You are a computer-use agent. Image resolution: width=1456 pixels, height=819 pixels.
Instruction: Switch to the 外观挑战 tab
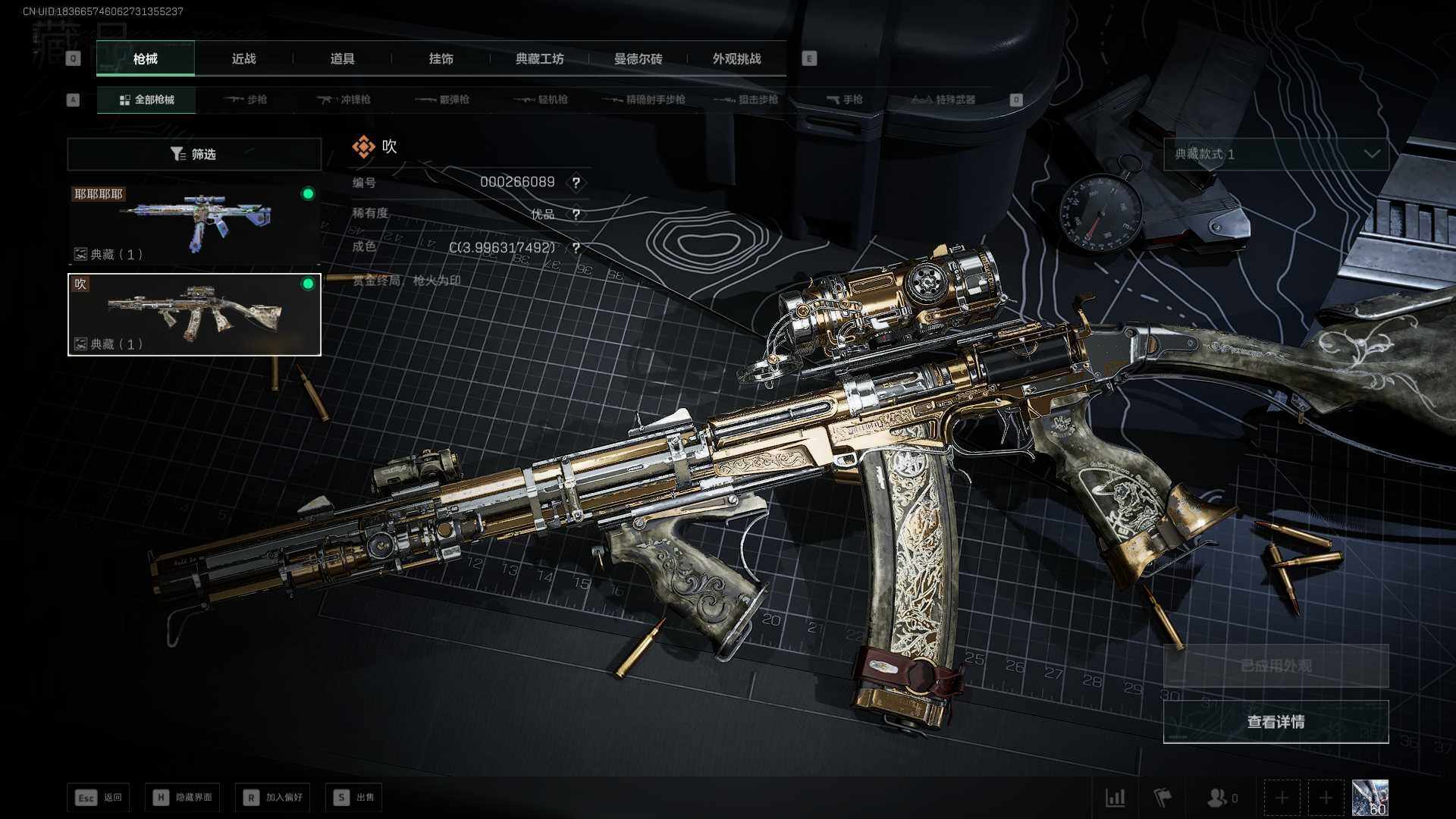[x=736, y=59]
